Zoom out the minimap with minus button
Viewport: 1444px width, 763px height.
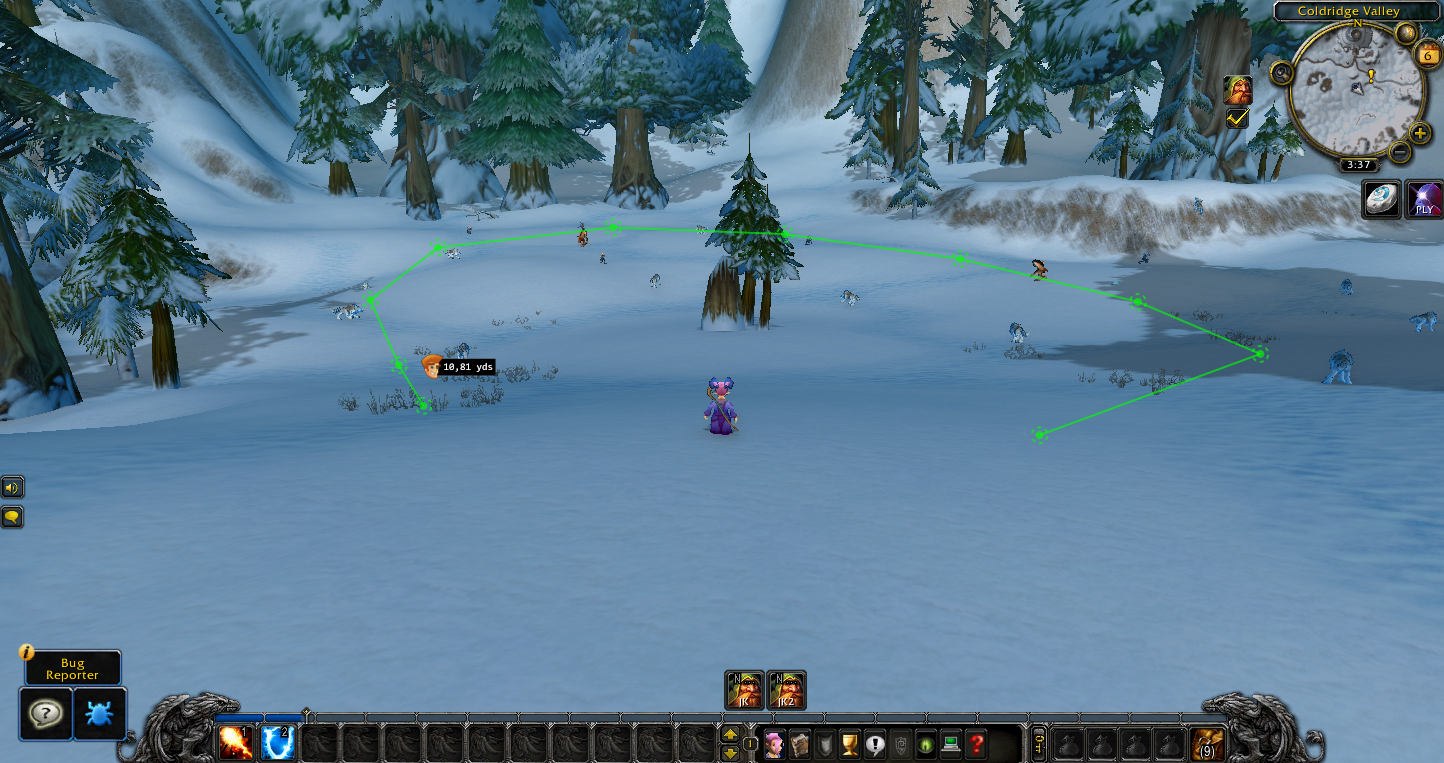pyautogui.click(x=1400, y=153)
